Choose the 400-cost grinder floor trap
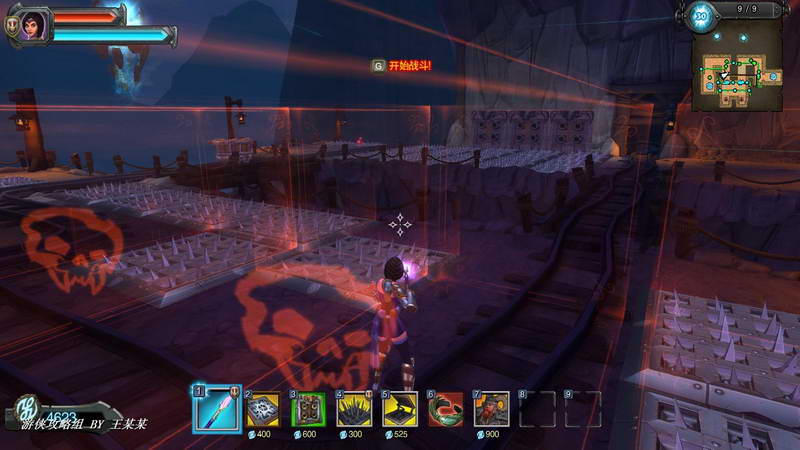 tap(264, 409)
